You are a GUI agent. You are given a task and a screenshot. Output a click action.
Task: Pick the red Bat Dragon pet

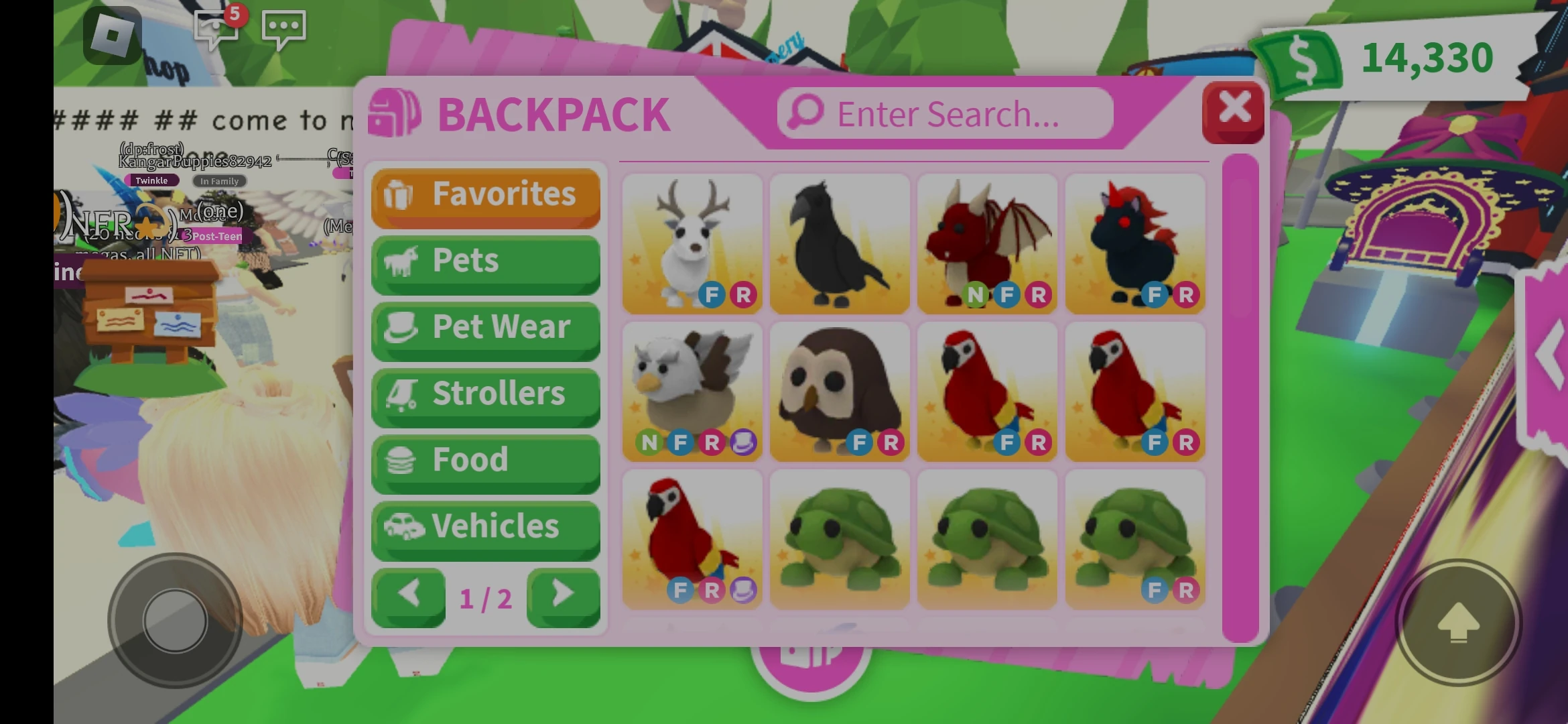pos(987,243)
